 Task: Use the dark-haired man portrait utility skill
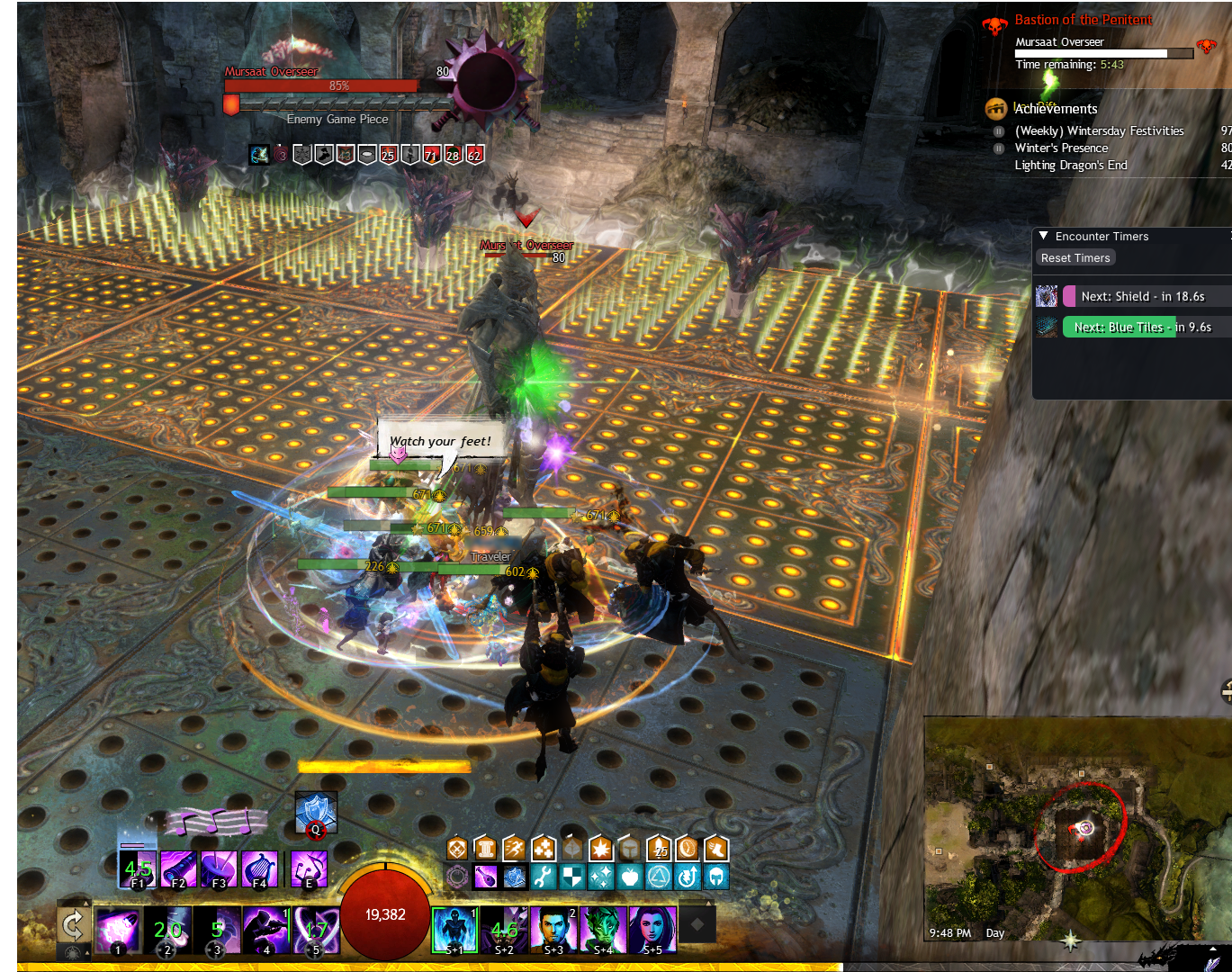[553, 930]
